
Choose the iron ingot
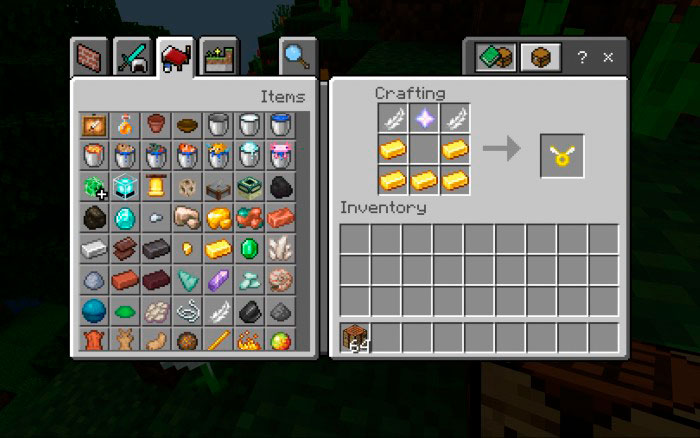tap(94, 248)
